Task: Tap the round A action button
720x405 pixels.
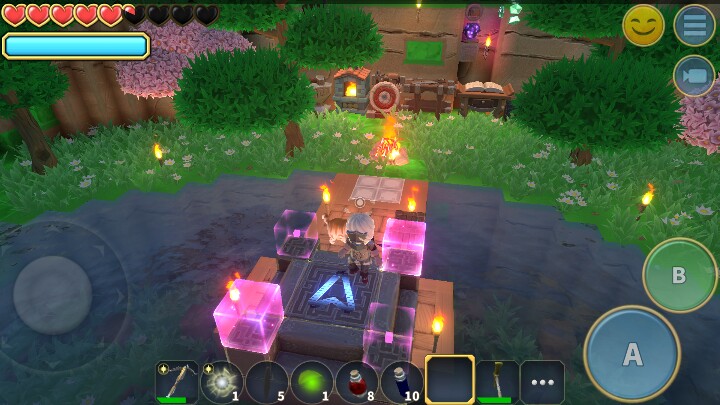Action: (x=632, y=353)
